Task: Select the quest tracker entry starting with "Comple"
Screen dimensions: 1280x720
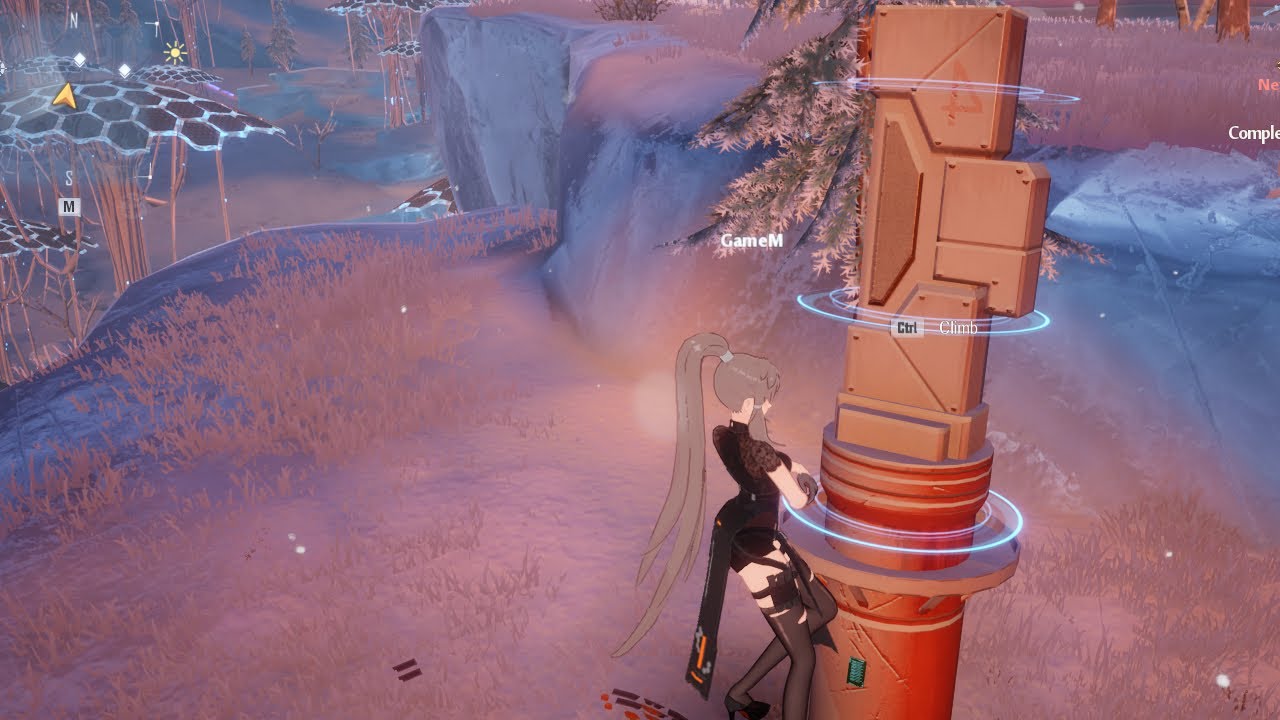Action: coord(1253,133)
